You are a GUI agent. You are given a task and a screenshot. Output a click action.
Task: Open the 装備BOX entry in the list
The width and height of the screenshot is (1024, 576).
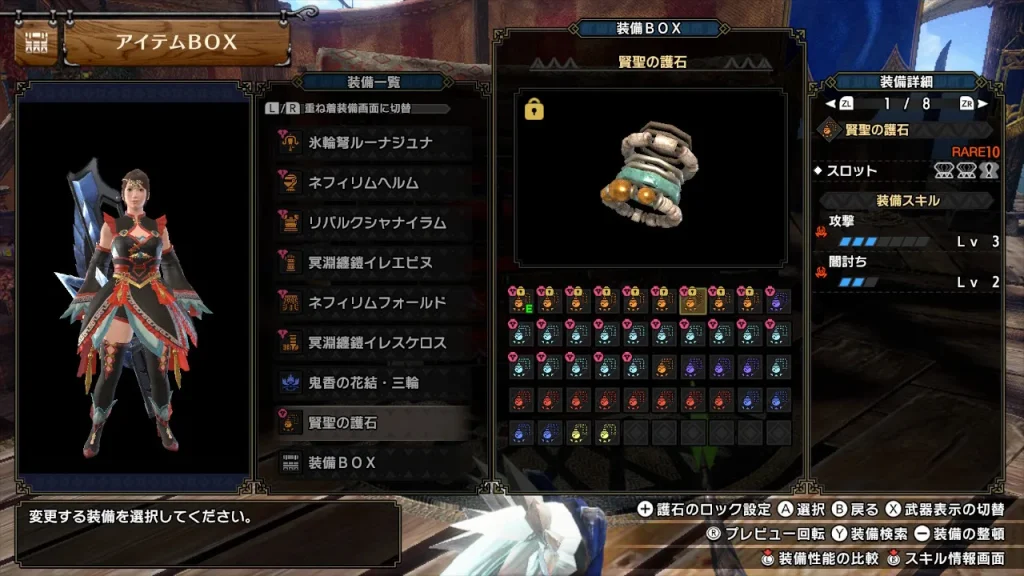(x=371, y=463)
